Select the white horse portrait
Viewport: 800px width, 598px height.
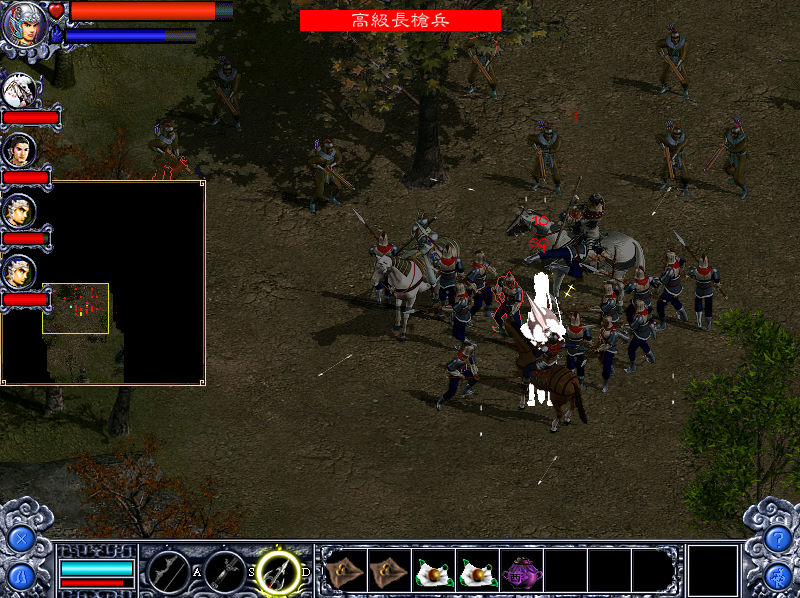(19, 91)
